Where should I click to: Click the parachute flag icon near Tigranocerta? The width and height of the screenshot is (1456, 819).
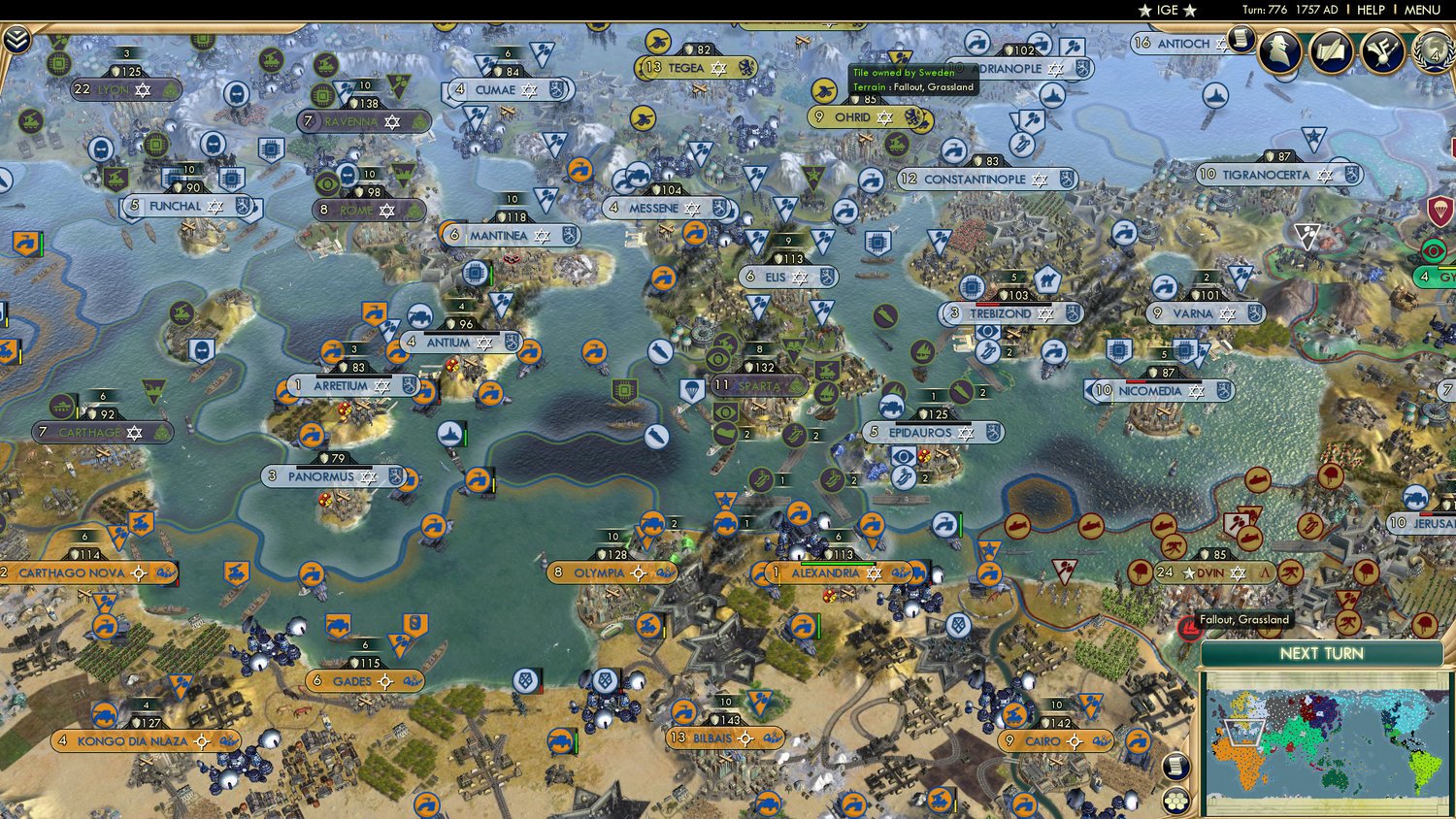click(1439, 211)
